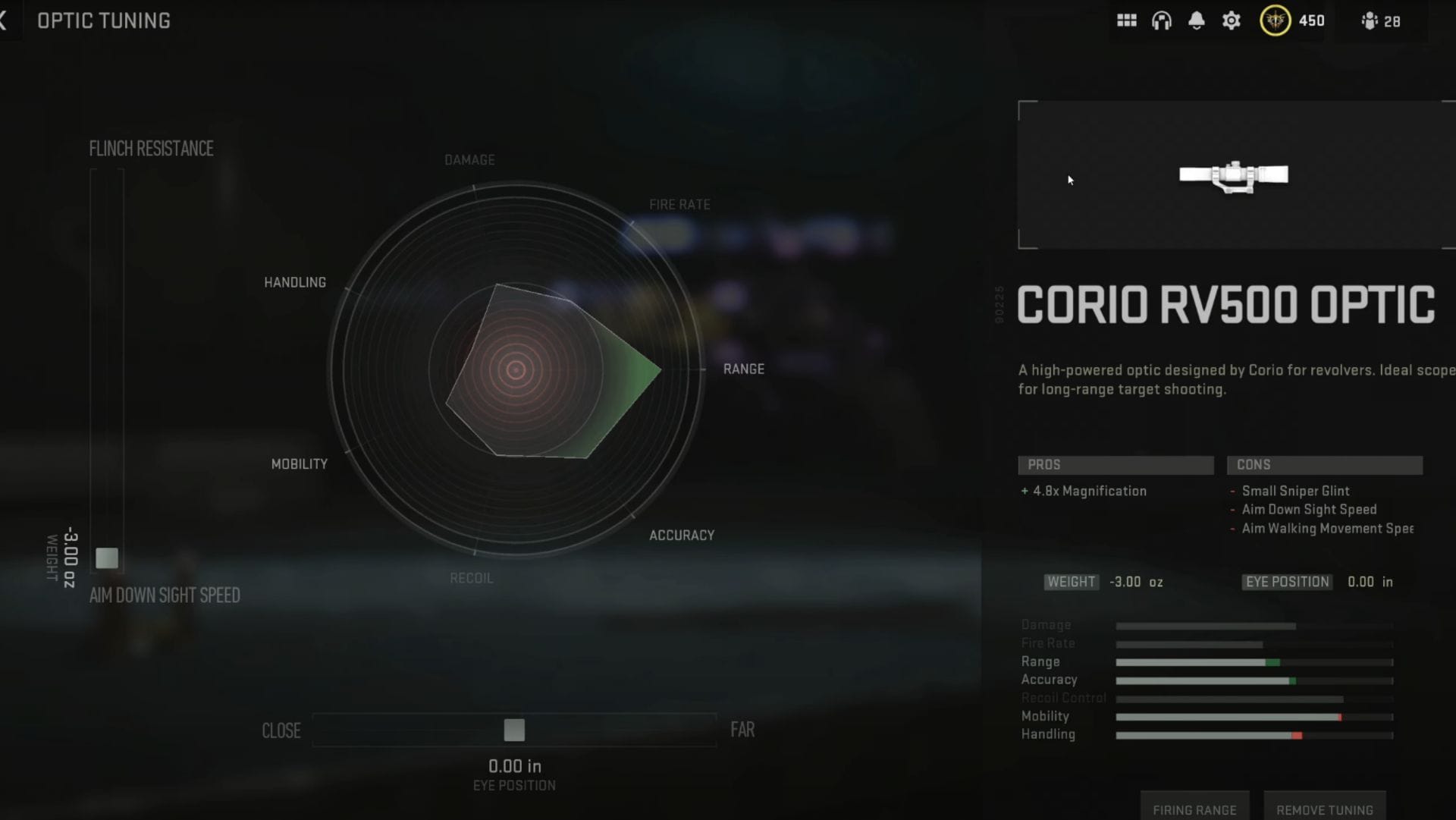Click the audio headset icon
This screenshot has height=820, width=1456.
click(x=1163, y=20)
